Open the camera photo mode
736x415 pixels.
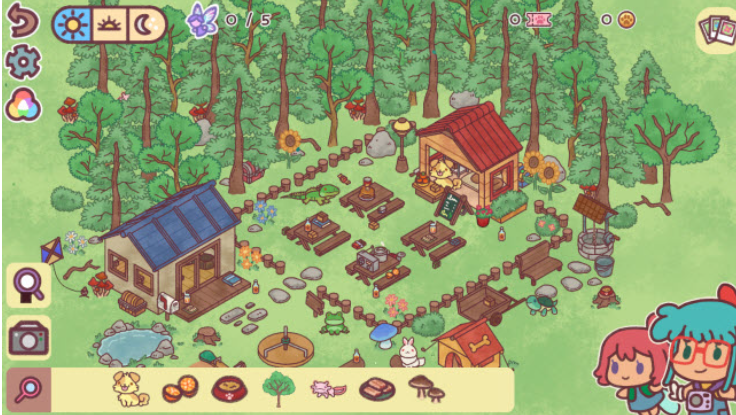click(28, 338)
